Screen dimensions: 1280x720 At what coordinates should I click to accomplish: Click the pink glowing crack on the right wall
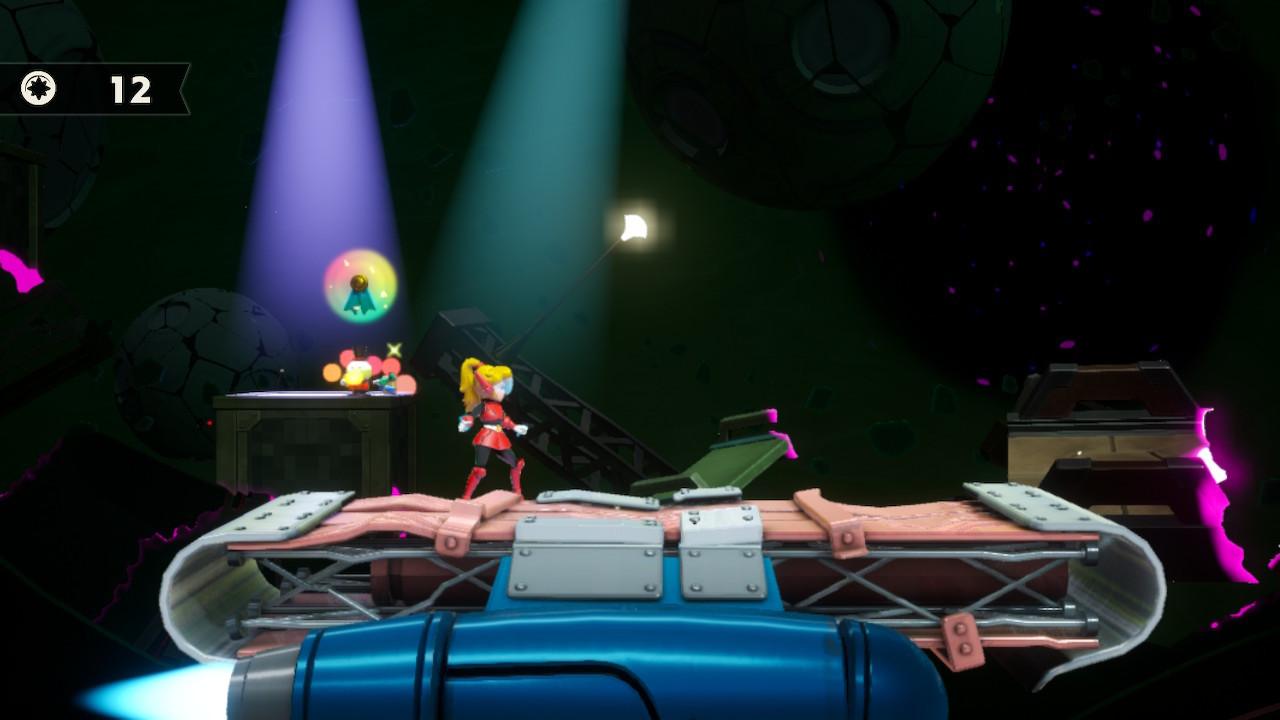[x=1215, y=460]
